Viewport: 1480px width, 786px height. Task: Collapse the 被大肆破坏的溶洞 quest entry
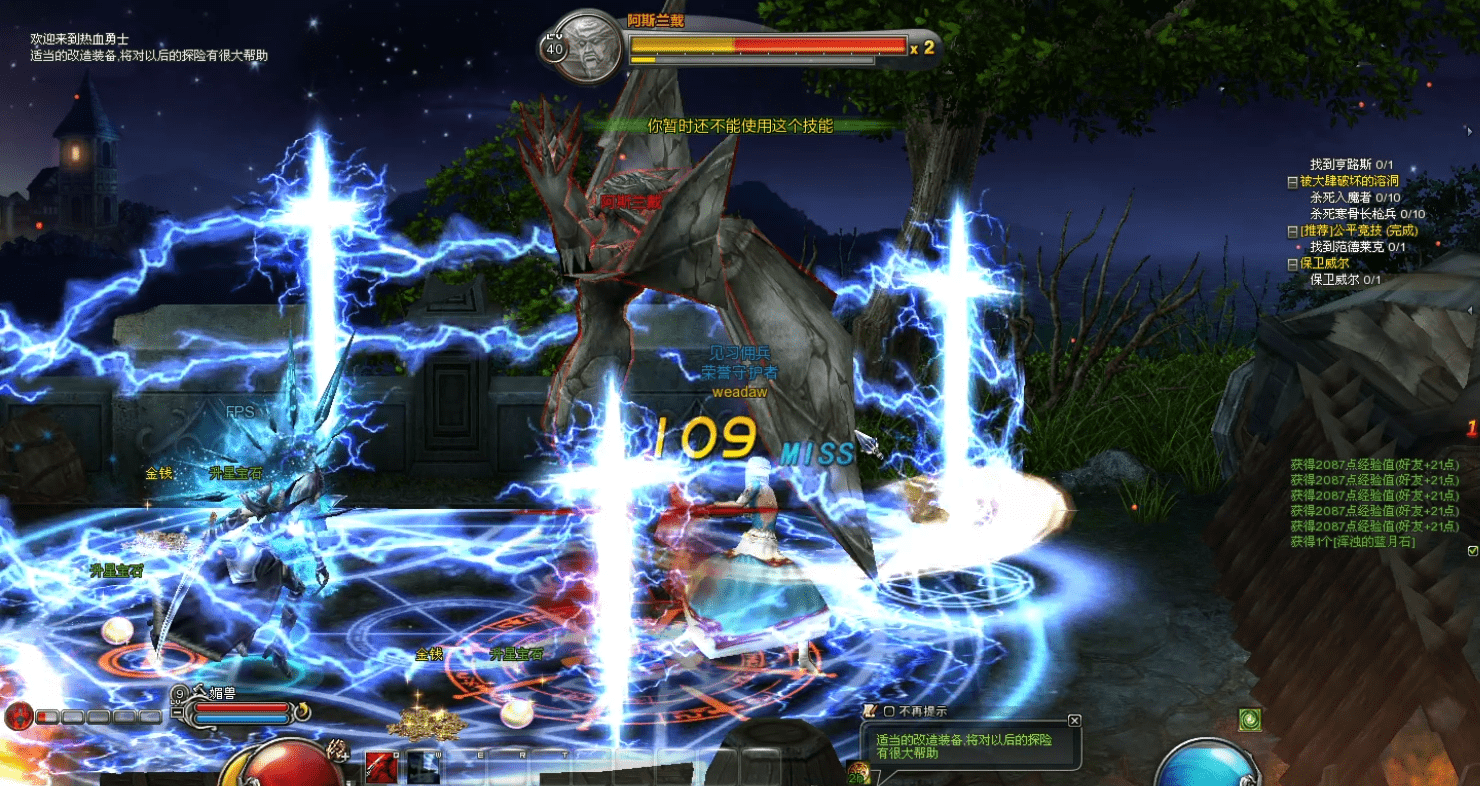pos(1292,182)
